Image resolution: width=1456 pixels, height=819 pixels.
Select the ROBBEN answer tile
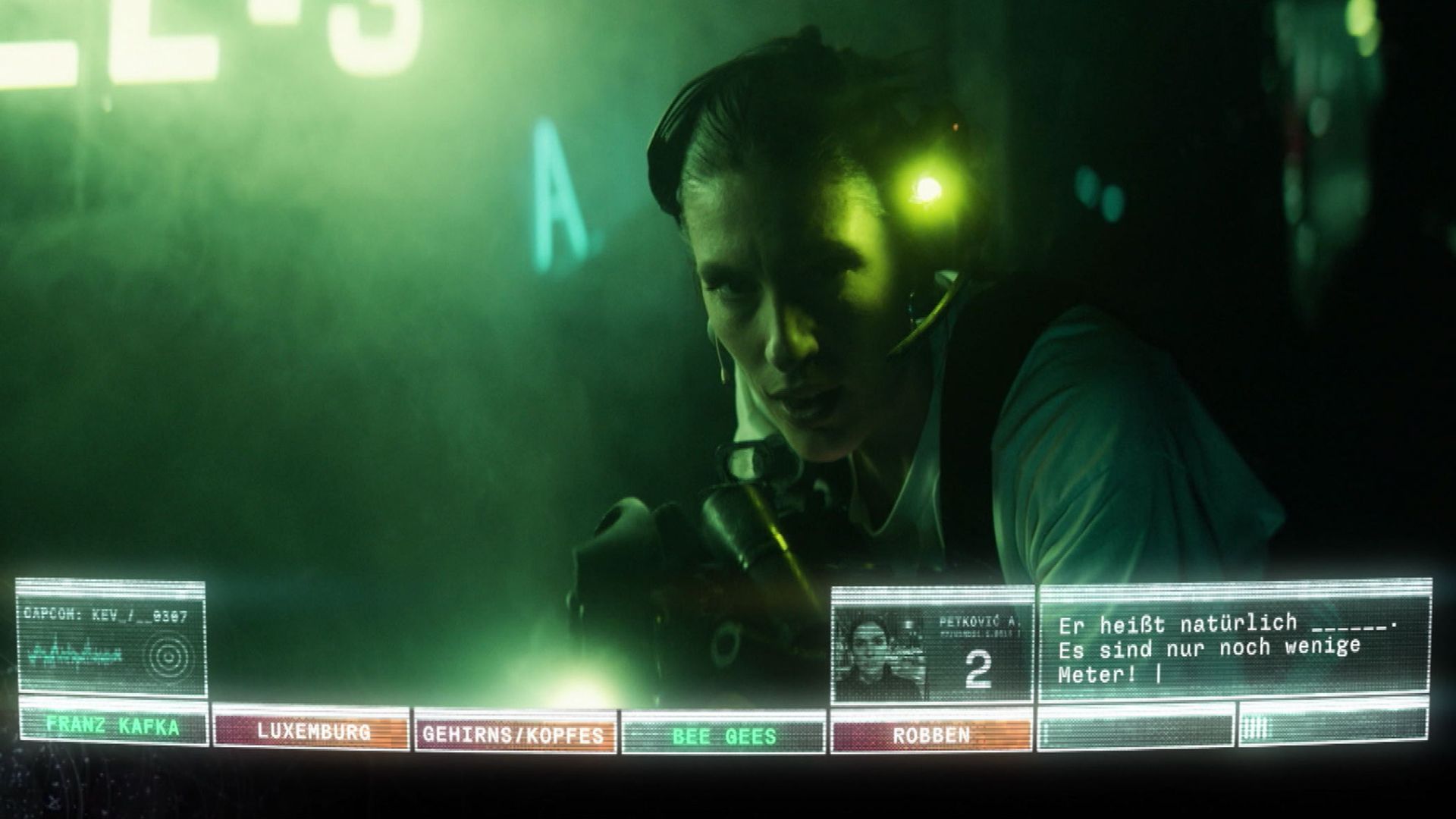coord(931,734)
